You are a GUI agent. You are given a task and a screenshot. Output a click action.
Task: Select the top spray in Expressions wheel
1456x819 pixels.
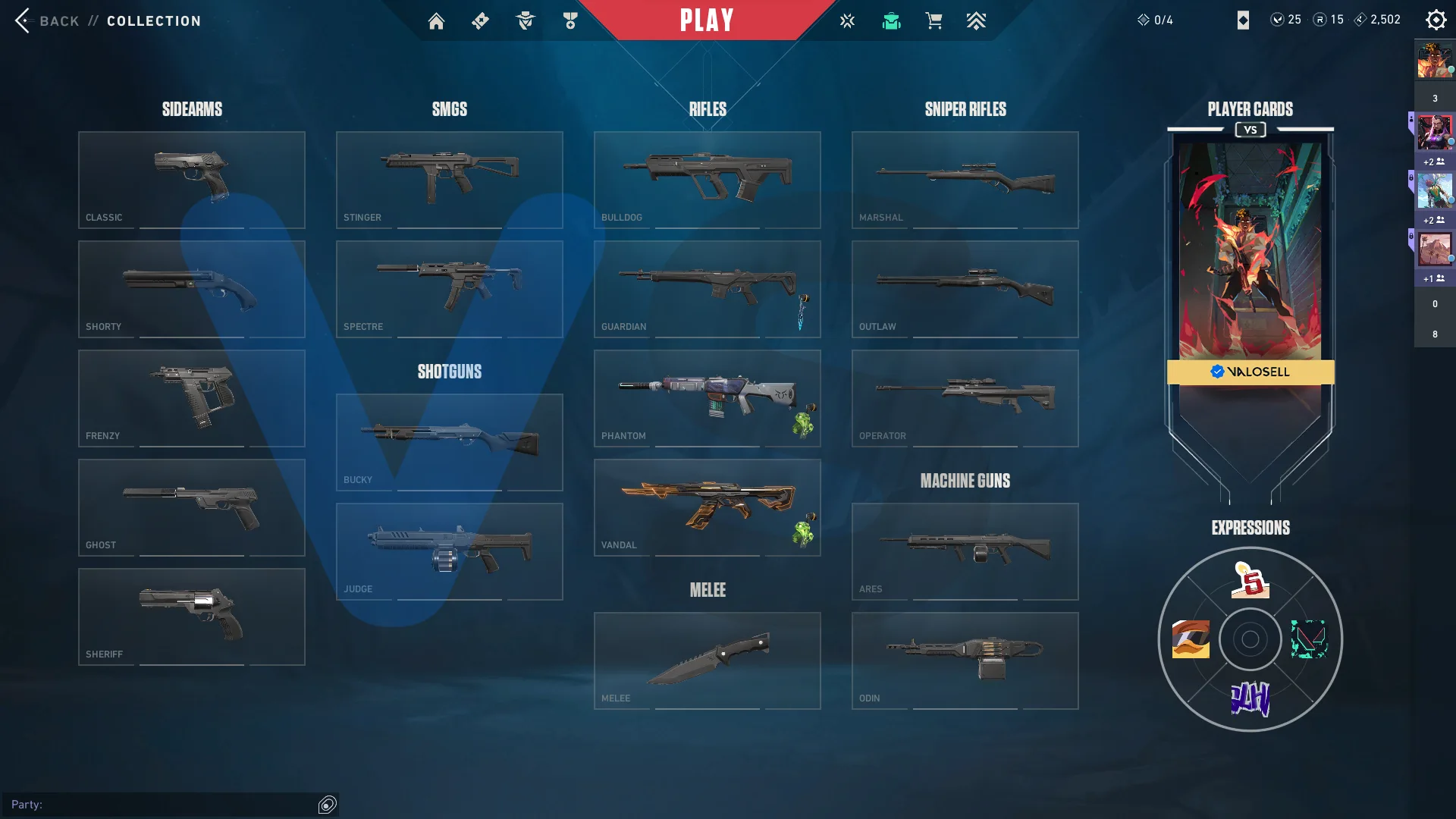[1250, 580]
